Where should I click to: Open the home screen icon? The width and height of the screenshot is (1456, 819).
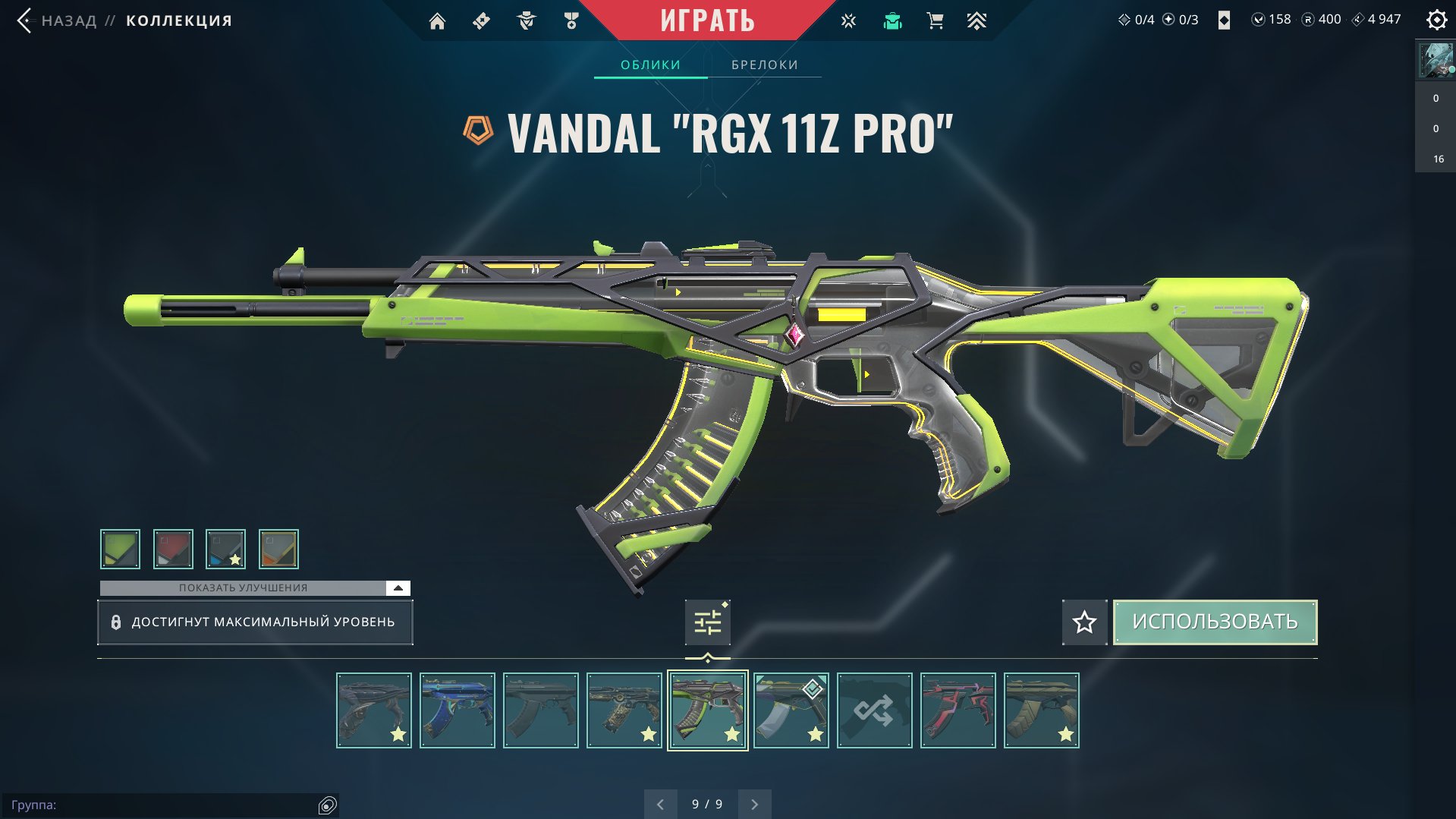(x=437, y=21)
